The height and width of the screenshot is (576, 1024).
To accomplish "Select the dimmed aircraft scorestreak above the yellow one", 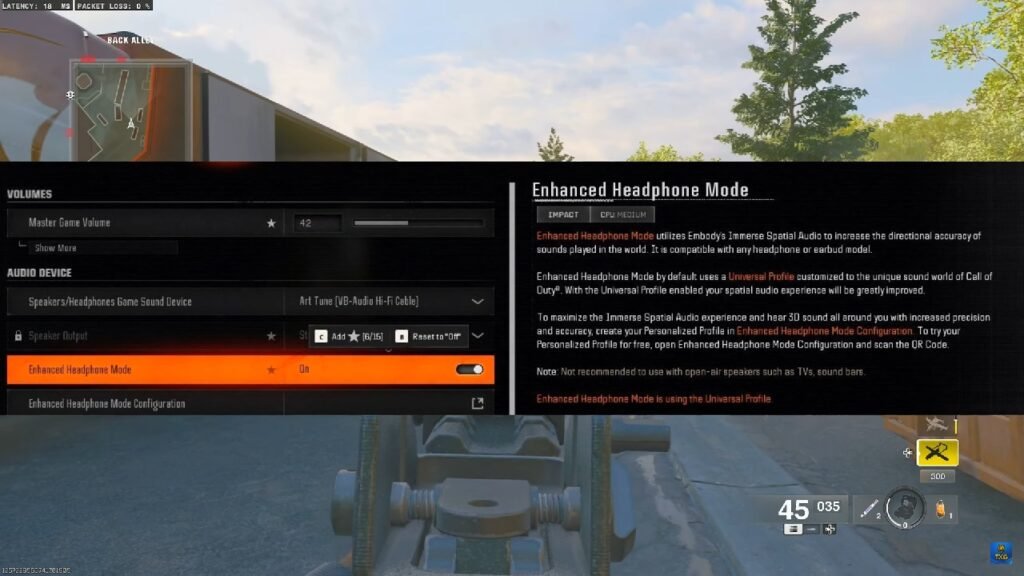I will [x=937, y=425].
